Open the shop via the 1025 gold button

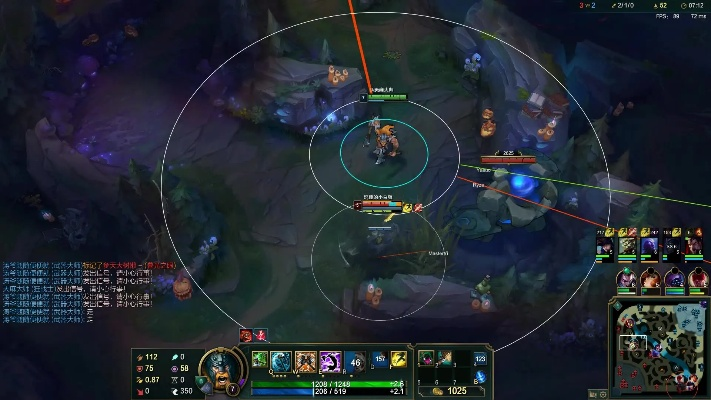452,391
